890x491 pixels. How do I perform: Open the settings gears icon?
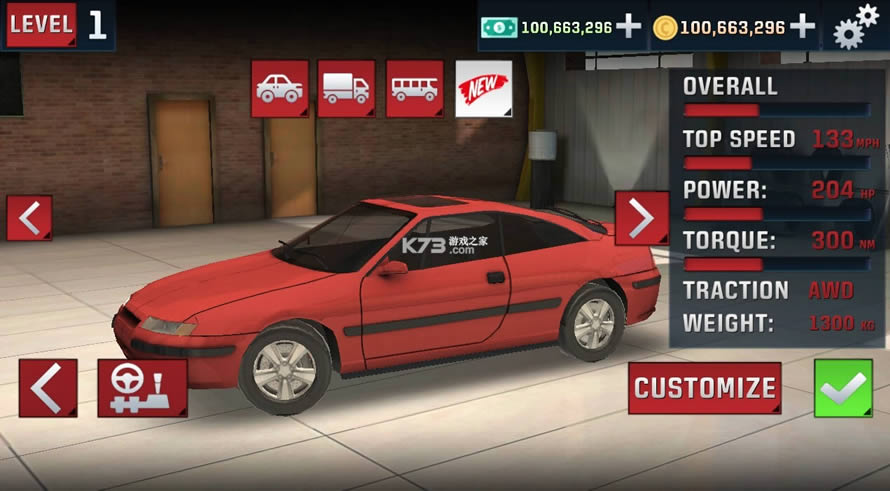pyautogui.click(x=855, y=26)
